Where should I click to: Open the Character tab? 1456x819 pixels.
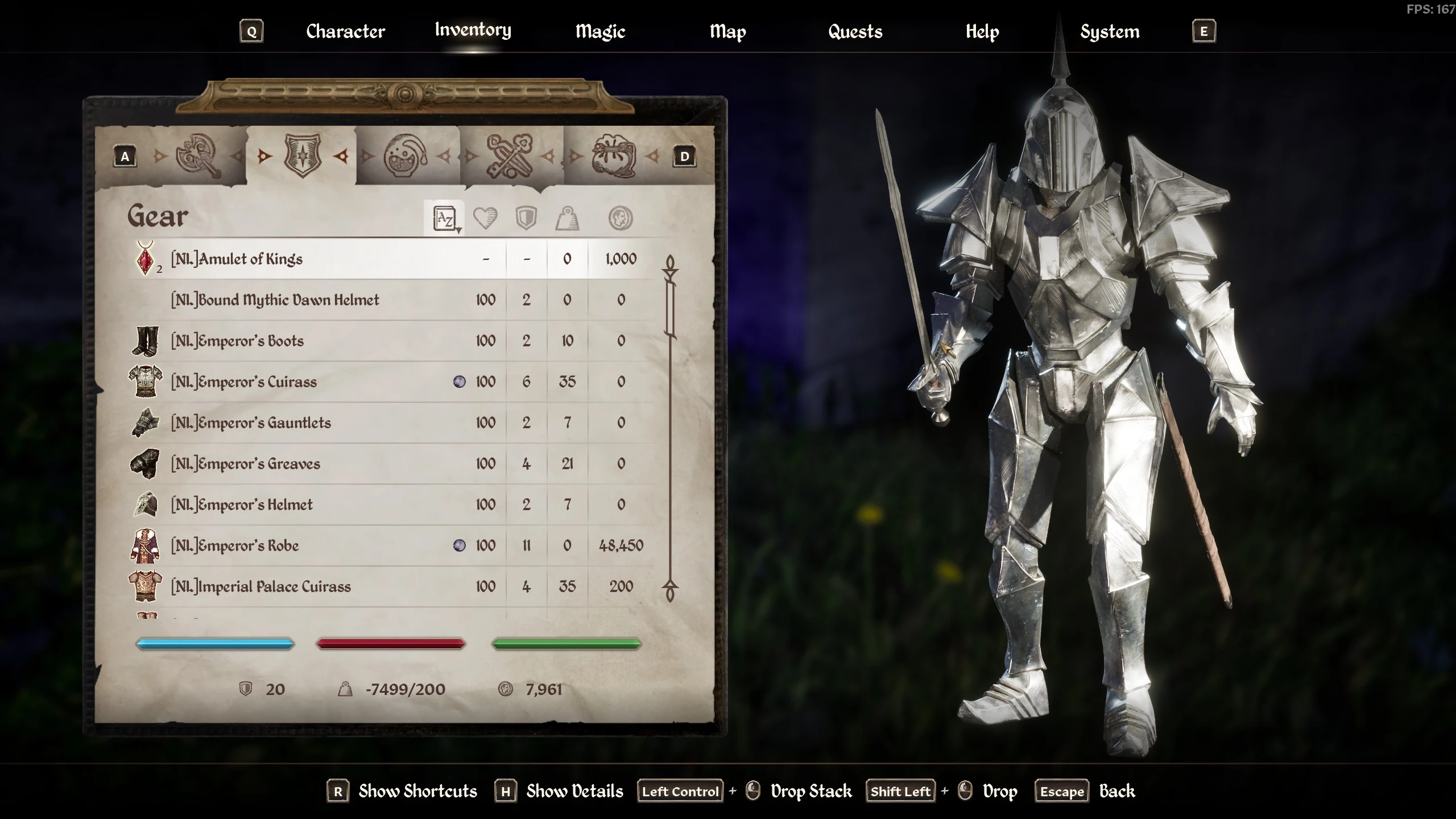tap(345, 32)
